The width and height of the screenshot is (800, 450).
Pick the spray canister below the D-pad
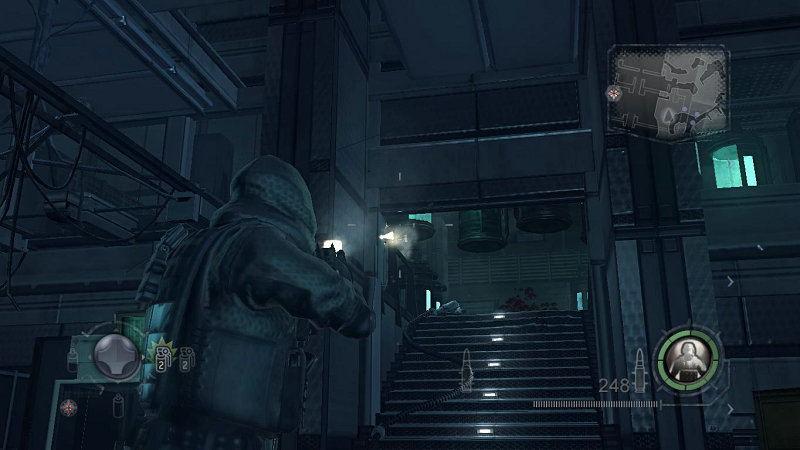point(118,402)
